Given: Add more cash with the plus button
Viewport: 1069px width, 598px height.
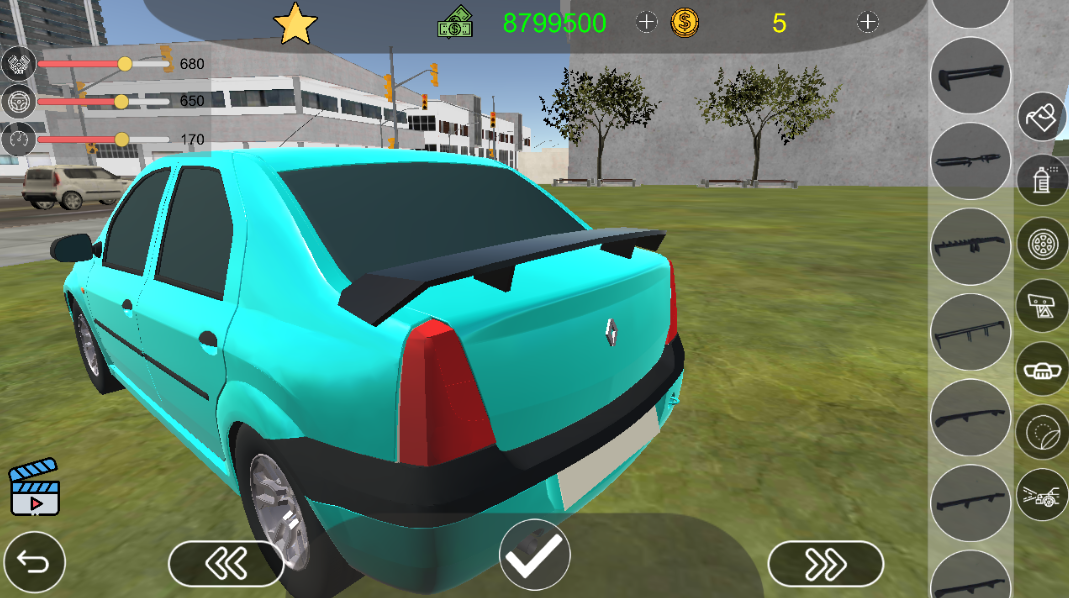Looking at the screenshot, I should pos(646,22).
